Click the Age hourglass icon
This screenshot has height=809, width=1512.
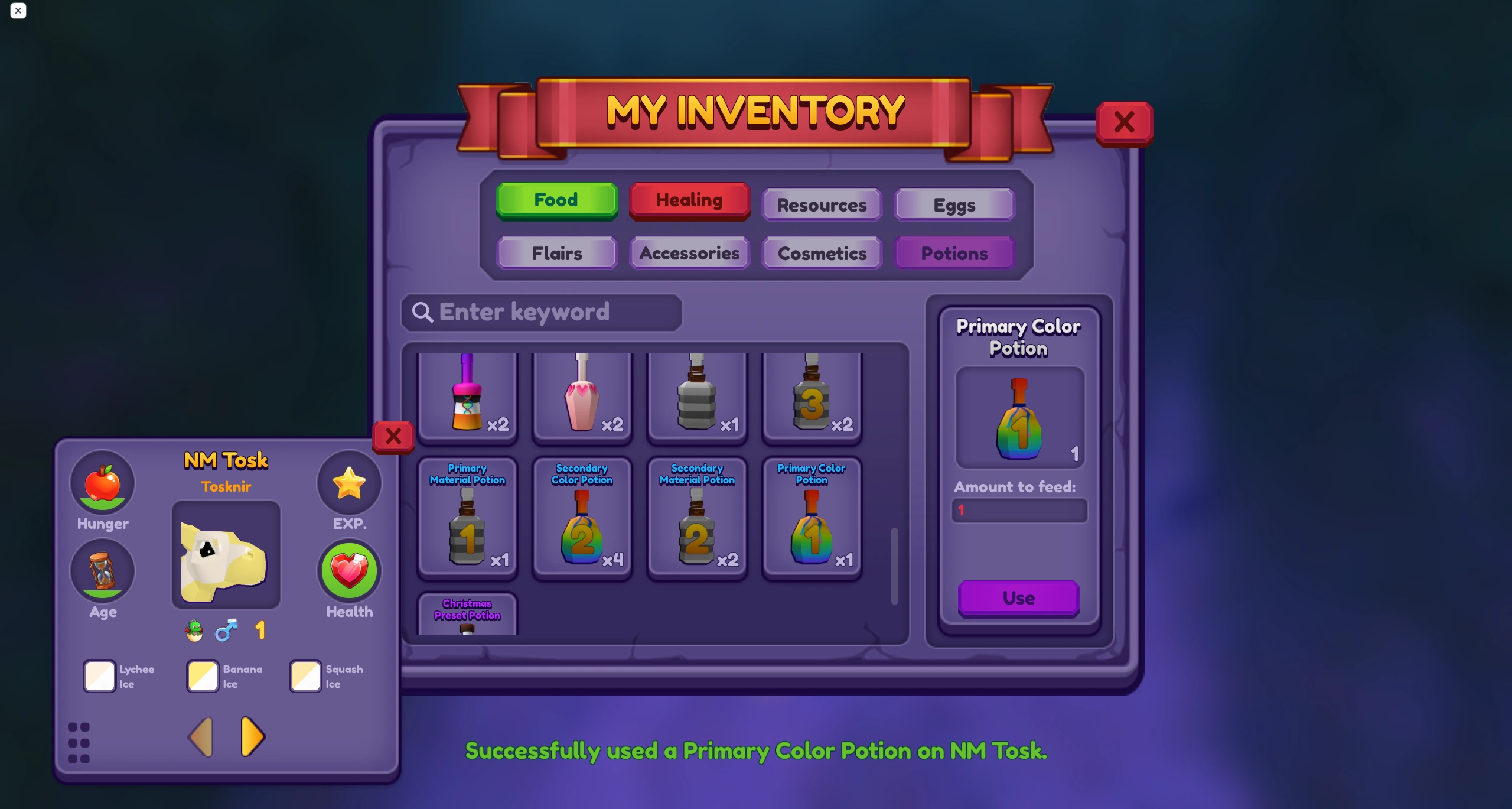103,571
